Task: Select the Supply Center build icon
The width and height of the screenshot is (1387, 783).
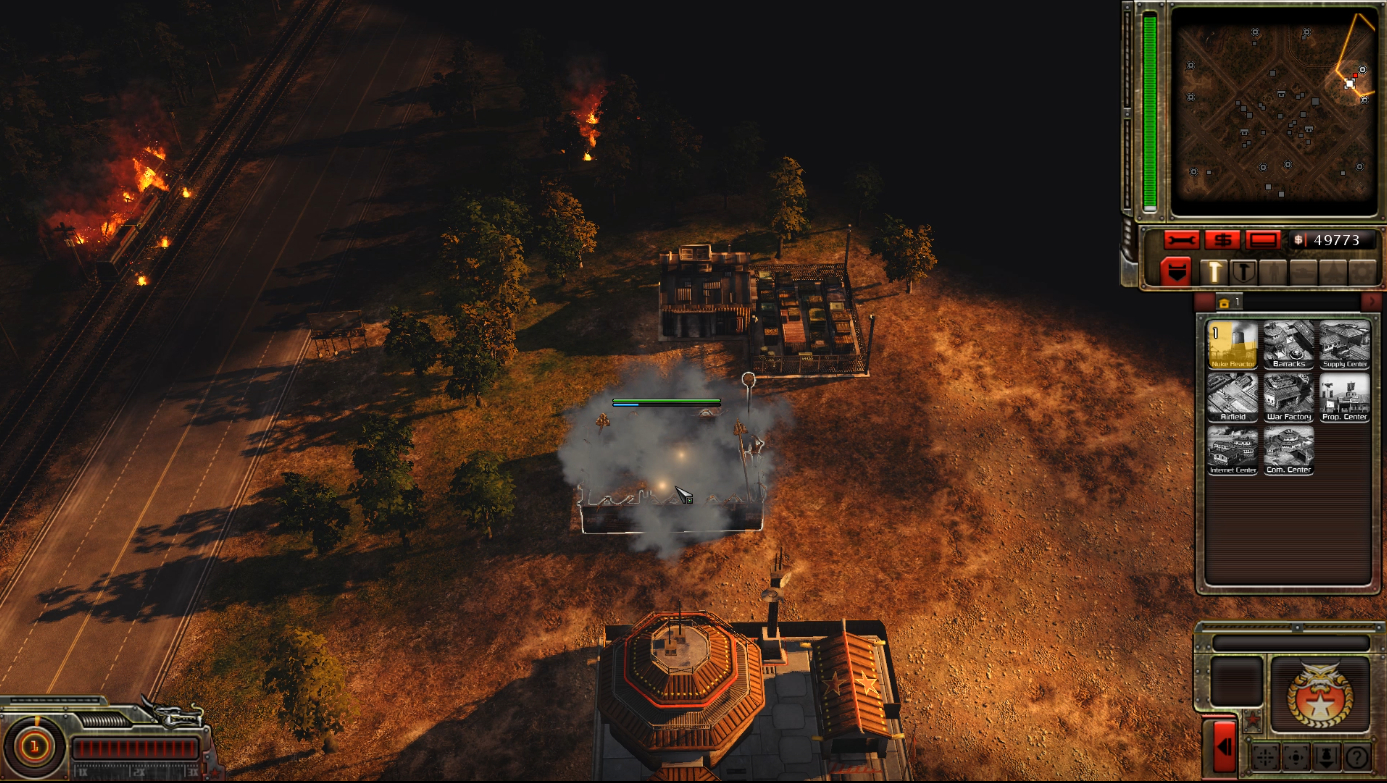Action: pyautogui.click(x=1344, y=344)
